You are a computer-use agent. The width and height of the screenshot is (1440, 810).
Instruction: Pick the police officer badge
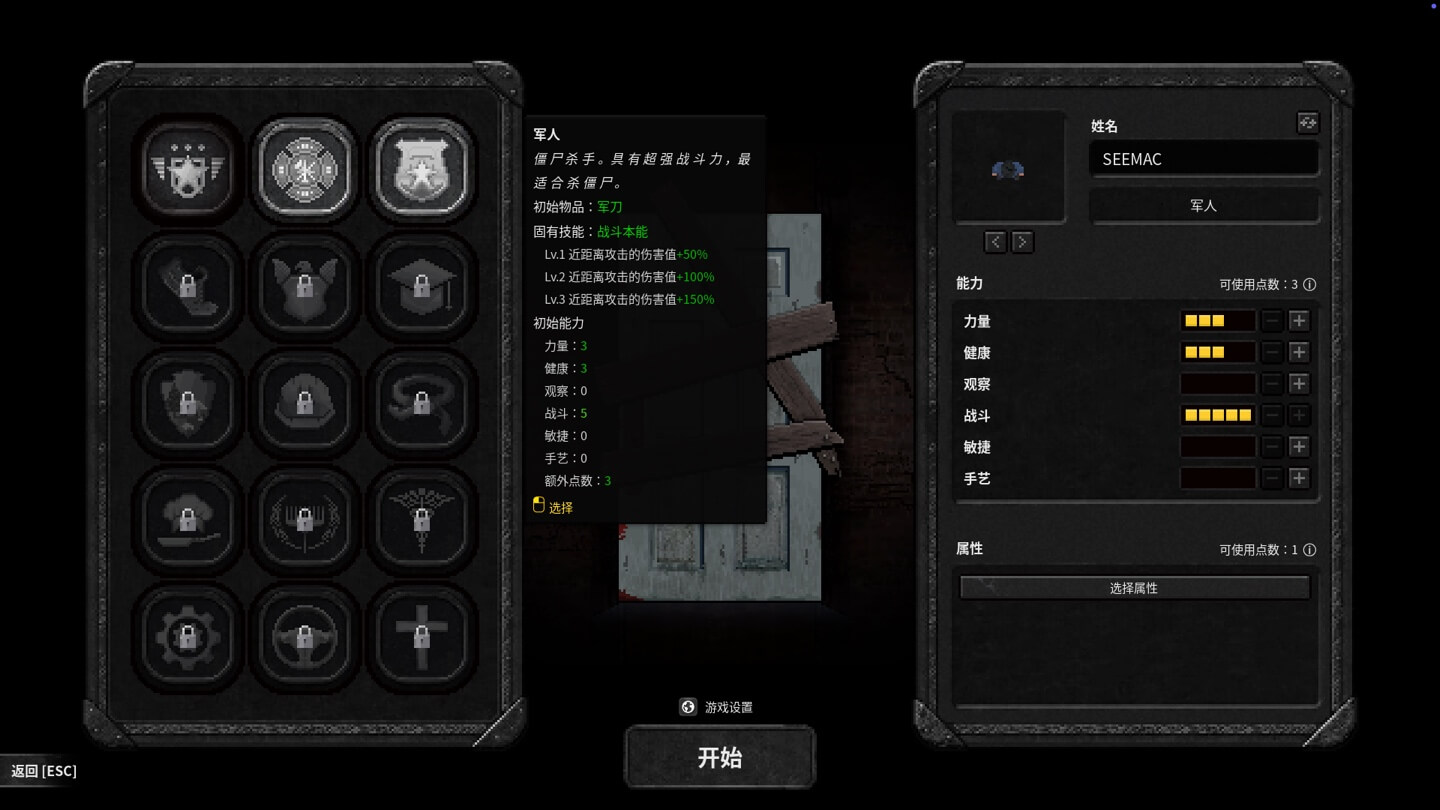tap(422, 168)
